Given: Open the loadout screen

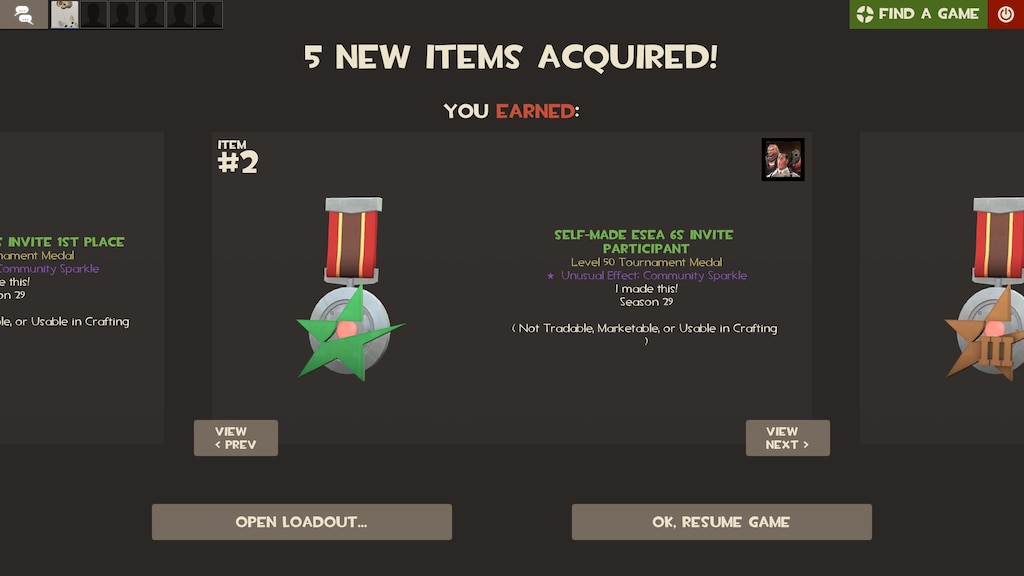Looking at the screenshot, I should coord(301,522).
